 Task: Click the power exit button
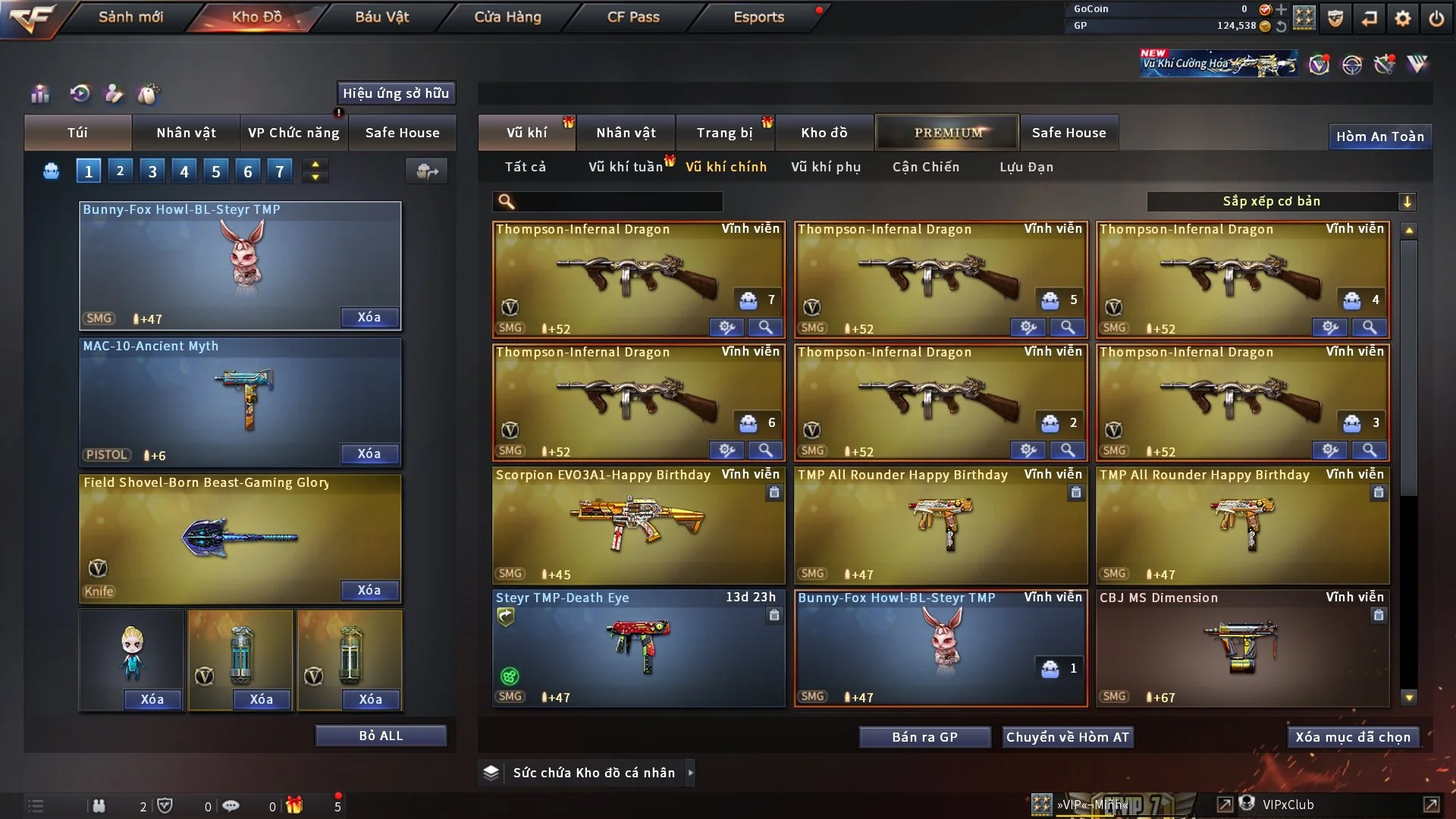(1436, 18)
